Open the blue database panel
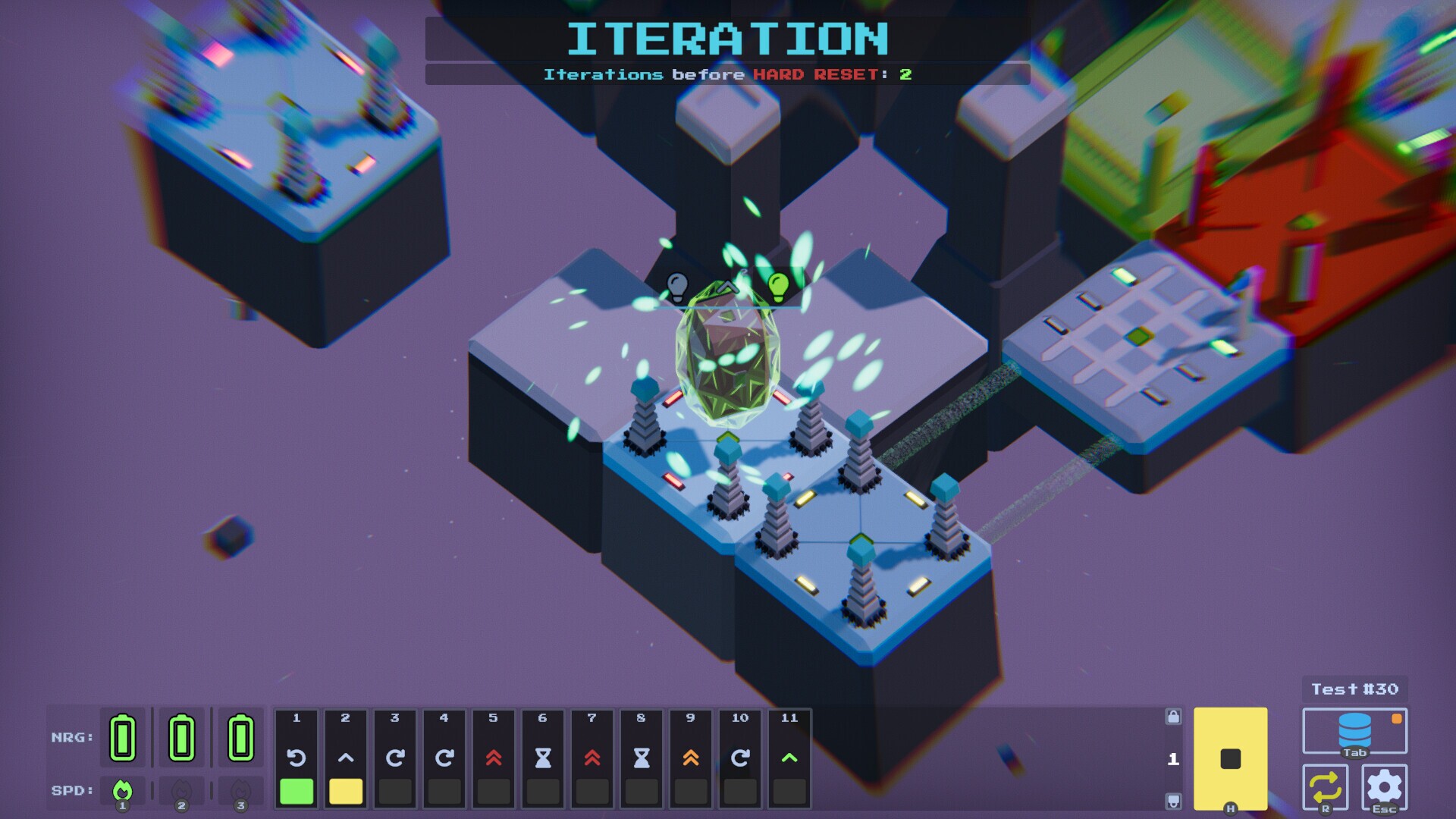Image resolution: width=1456 pixels, height=819 pixels. [x=1354, y=731]
